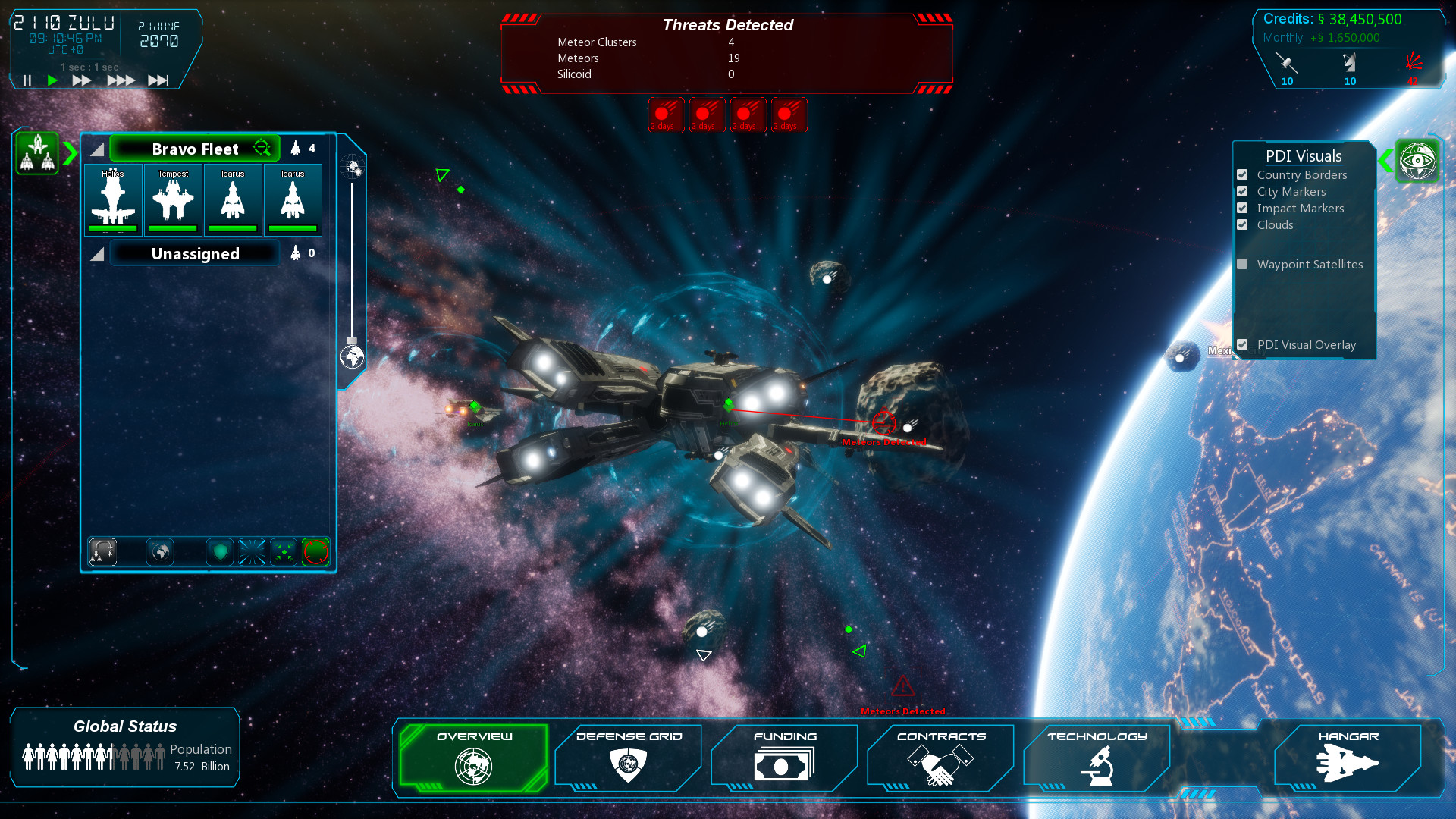Image resolution: width=1456 pixels, height=819 pixels.
Task: Collapse the PDI Visuals panel via side chevron
Action: pos(1383,160)
